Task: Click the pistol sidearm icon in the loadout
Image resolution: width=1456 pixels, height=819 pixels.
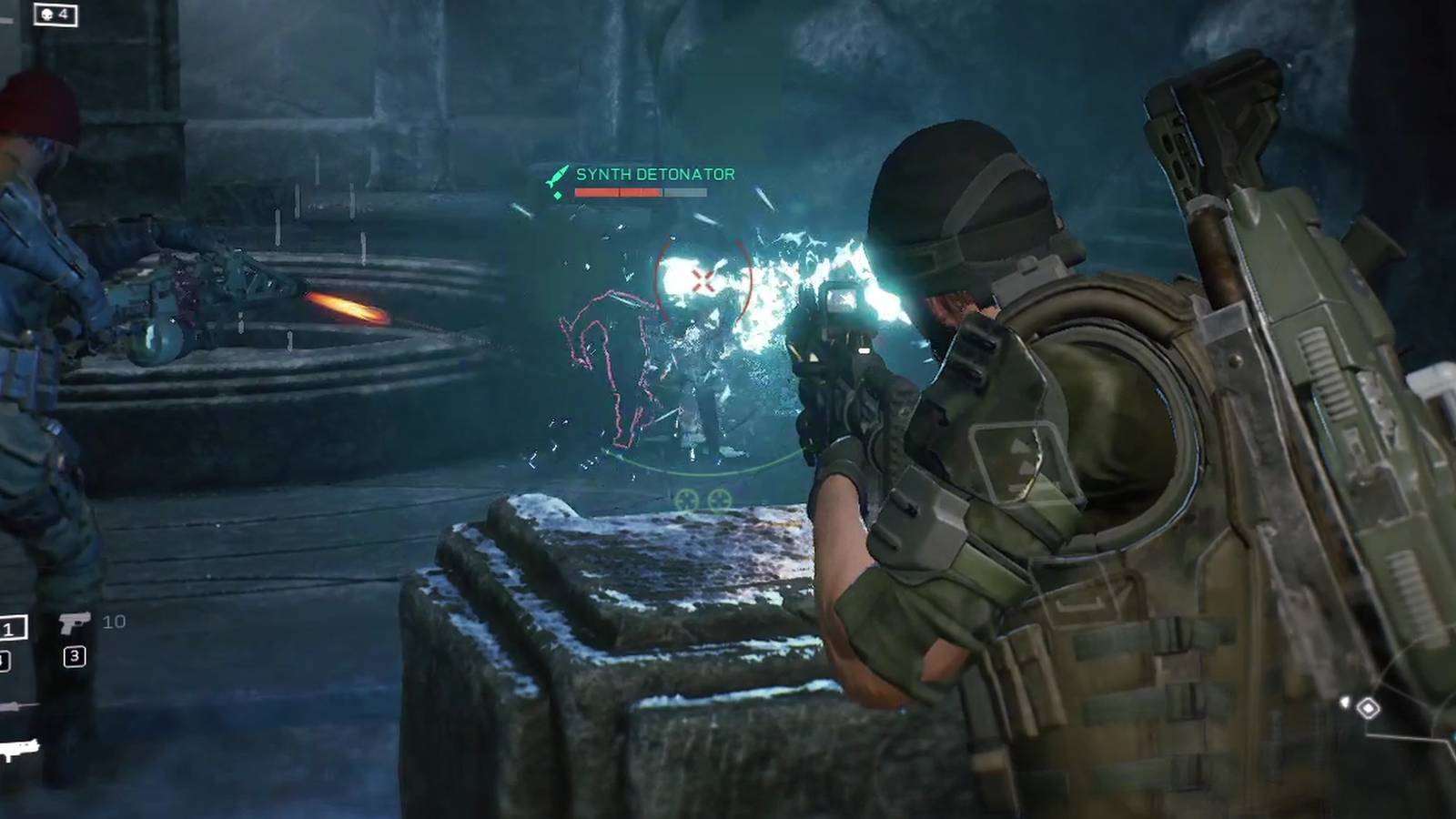Action: 76,622
